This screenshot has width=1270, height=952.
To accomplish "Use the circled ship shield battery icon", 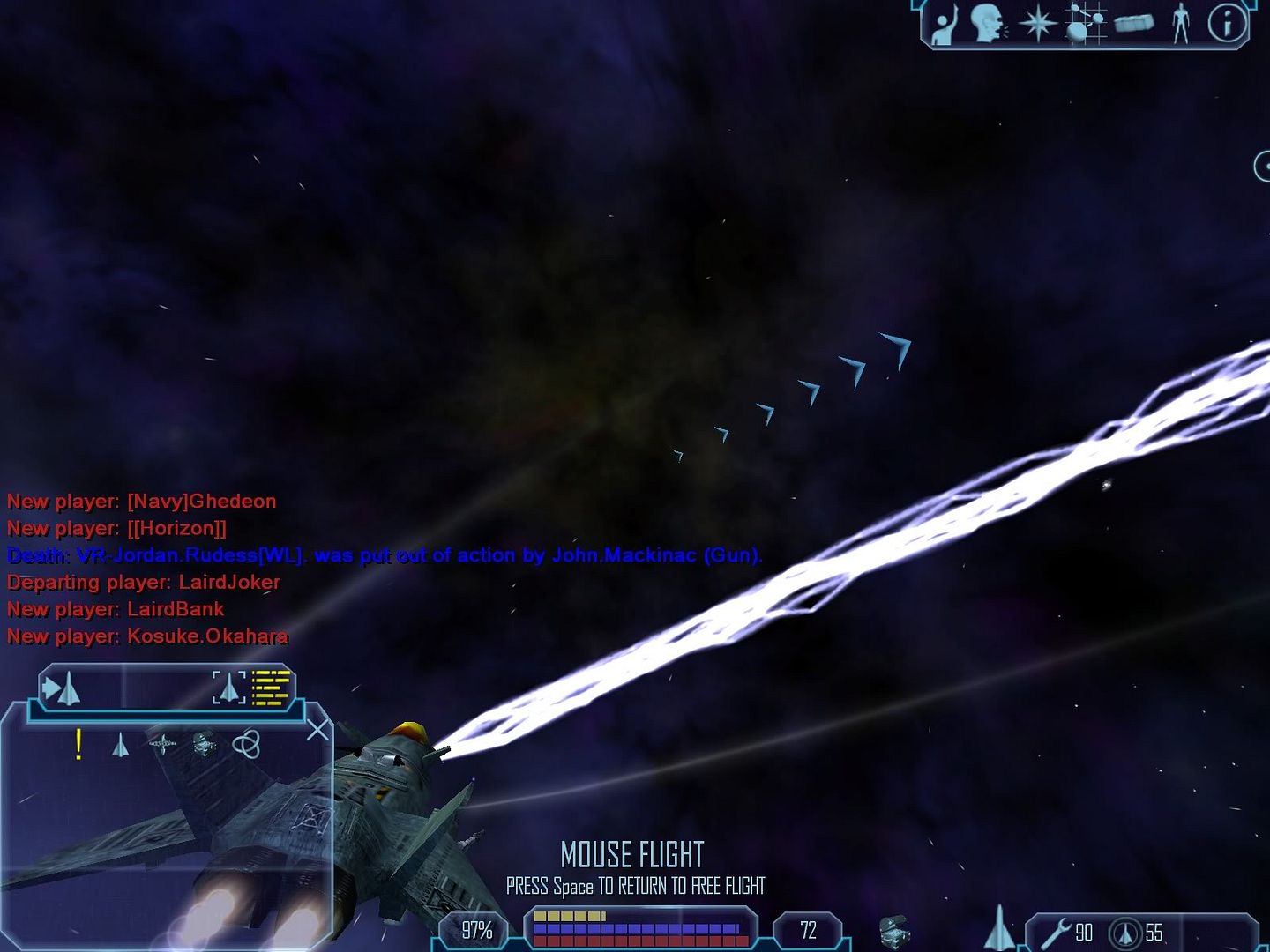I will tap(1125, 933).
